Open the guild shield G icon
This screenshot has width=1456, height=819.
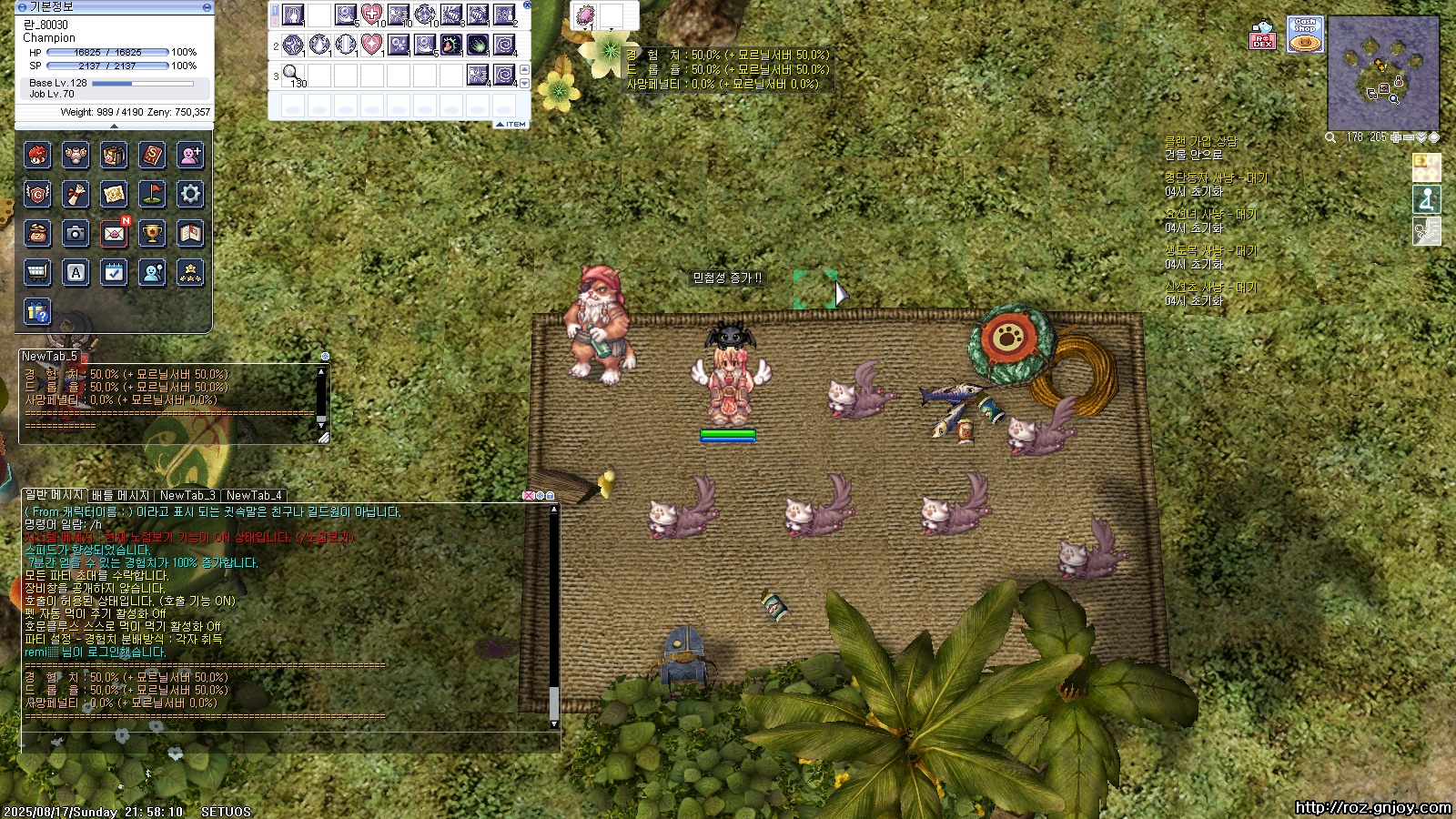tap(37, 194)
